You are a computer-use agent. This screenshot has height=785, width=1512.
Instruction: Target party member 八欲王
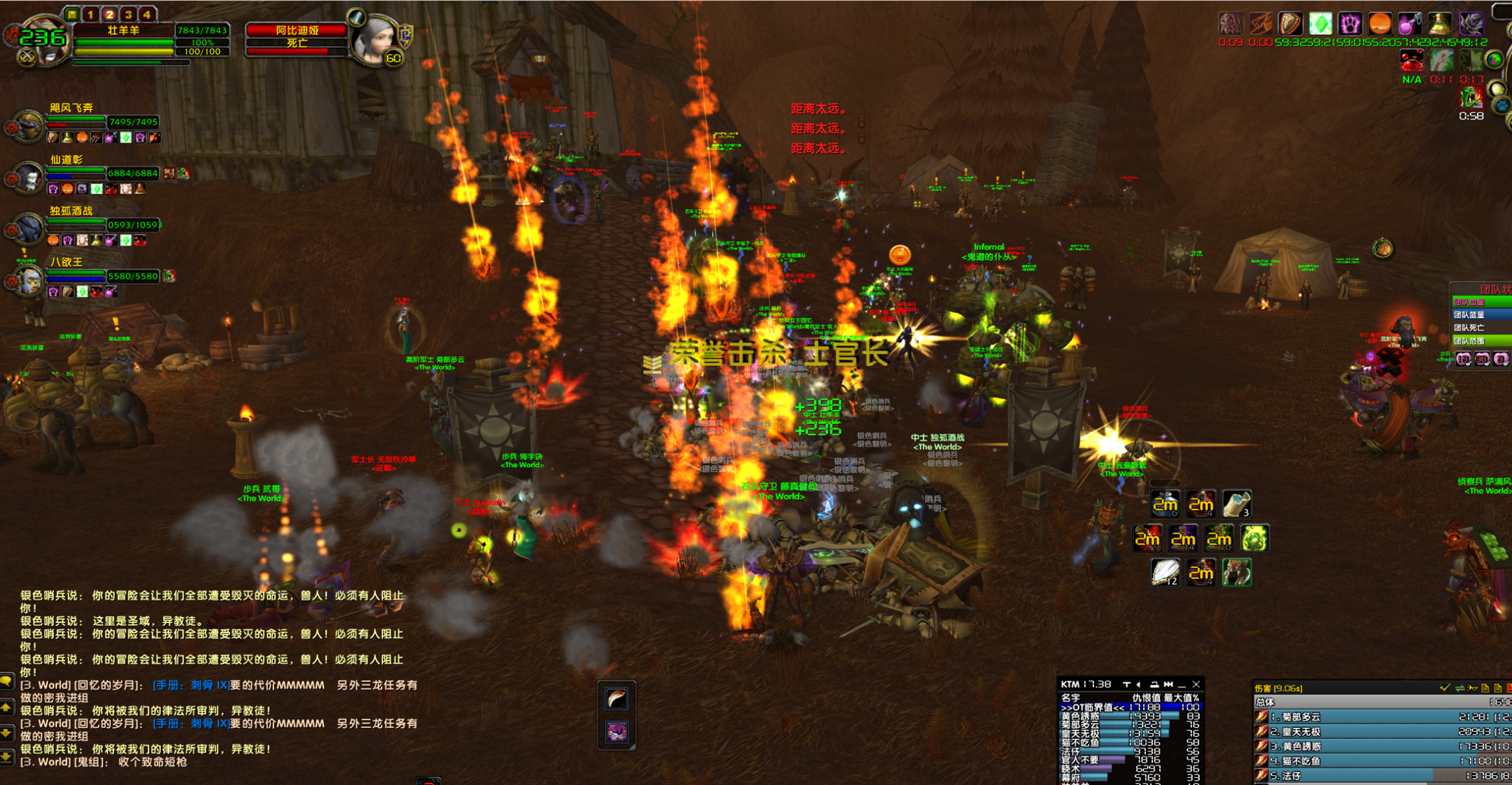28,279
